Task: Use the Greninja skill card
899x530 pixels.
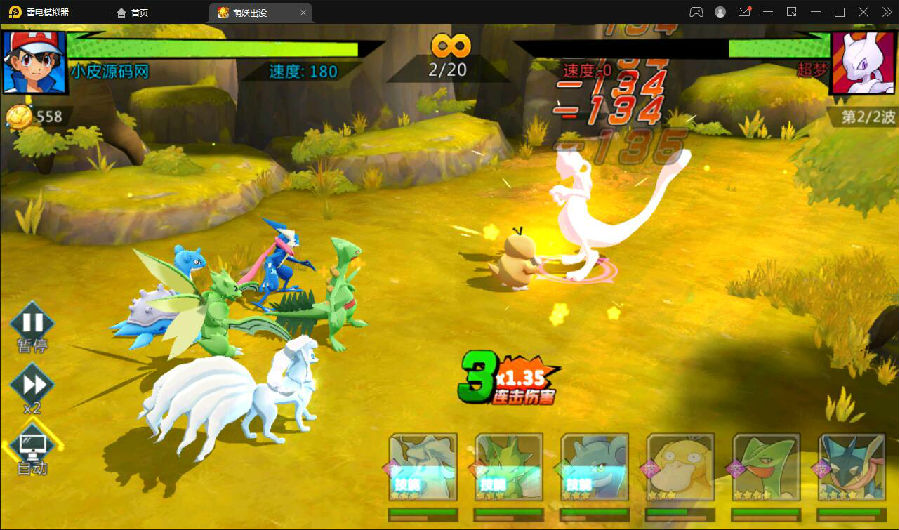Action: [852, 467]
